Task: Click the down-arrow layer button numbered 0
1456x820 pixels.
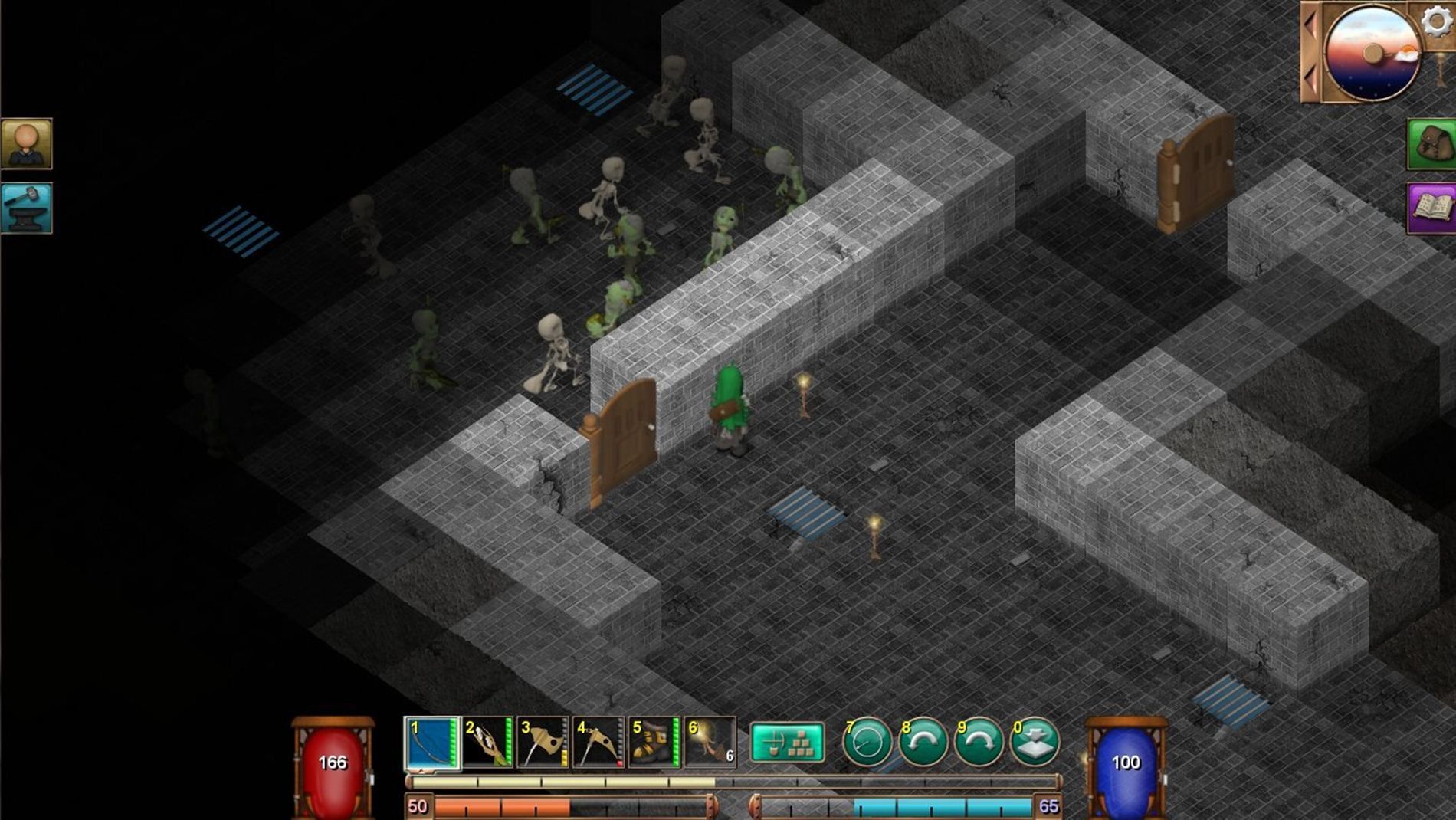Action: [1035, 742]
